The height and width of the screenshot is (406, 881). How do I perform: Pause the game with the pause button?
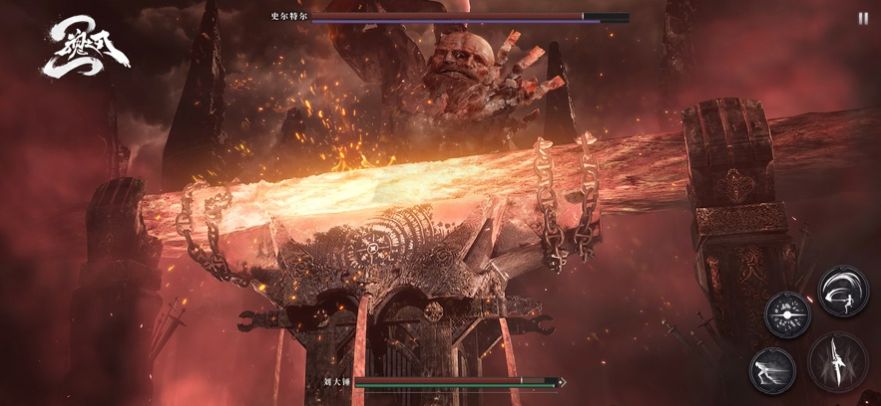(863, 17)
